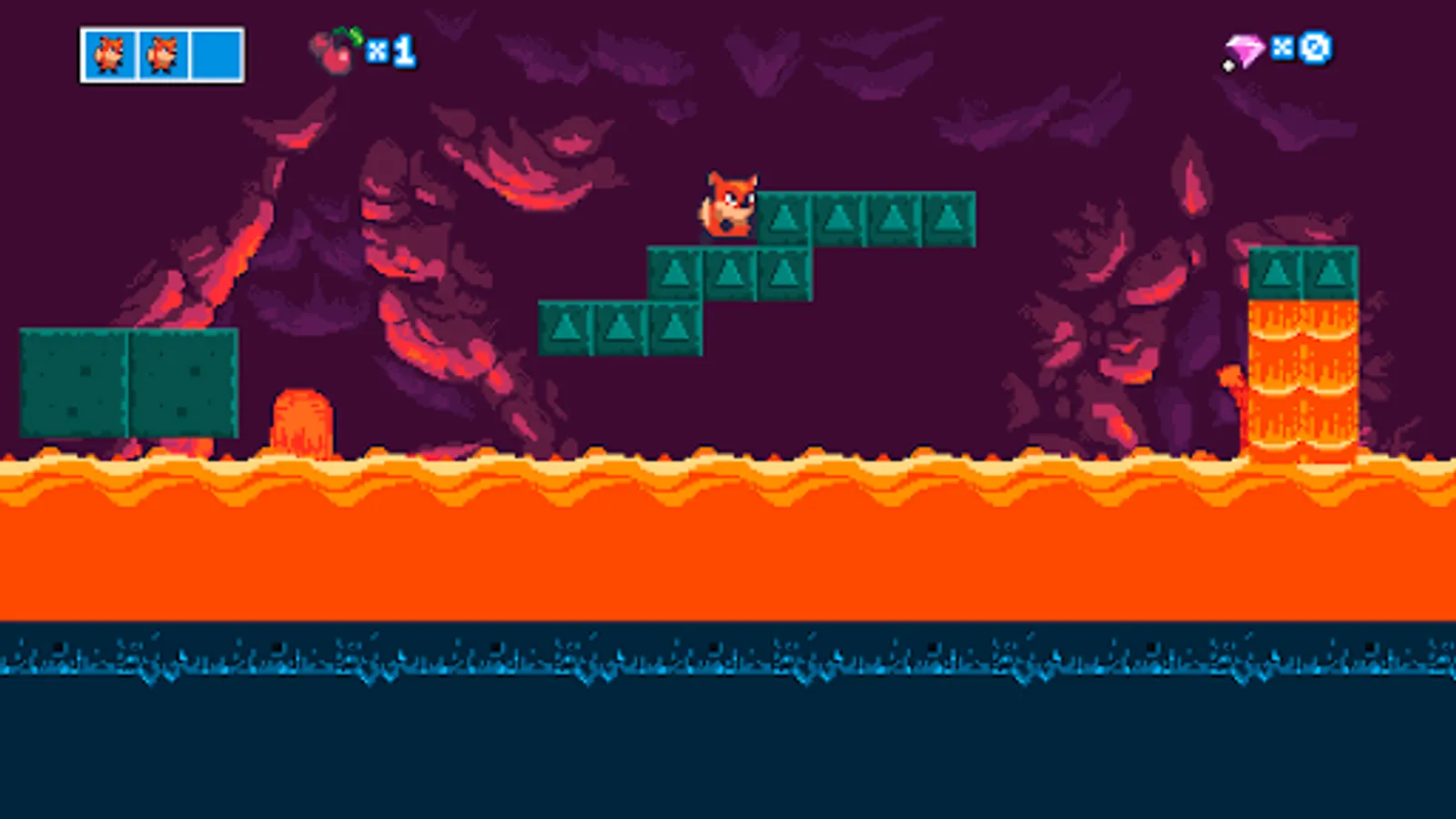Select the first fox life portrait
Screen dimensions: 1456x819
pyautogui.click(x=108, y=54)
